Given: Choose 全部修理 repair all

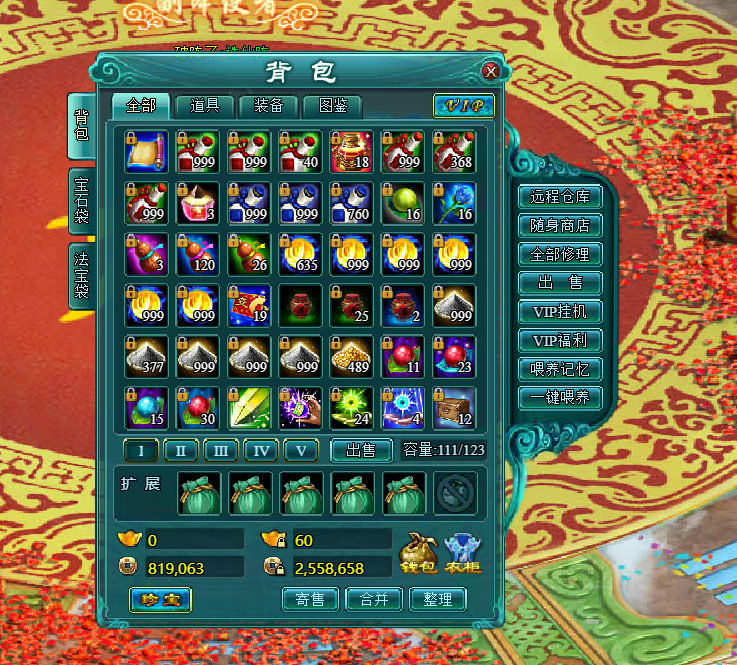Looking at the screenshot, I should pos(559,254).
